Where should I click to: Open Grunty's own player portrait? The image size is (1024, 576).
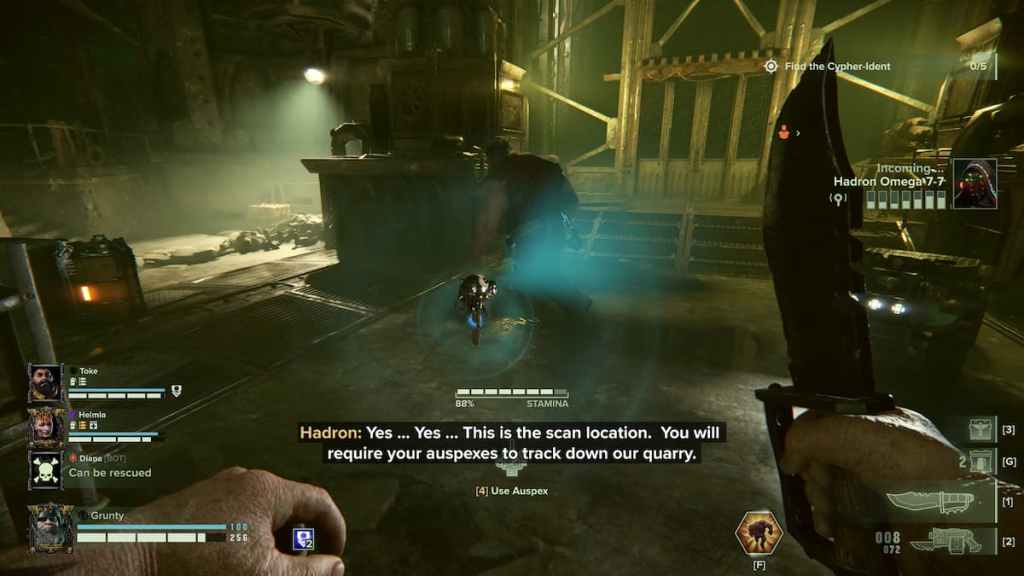tap(50, 527)
